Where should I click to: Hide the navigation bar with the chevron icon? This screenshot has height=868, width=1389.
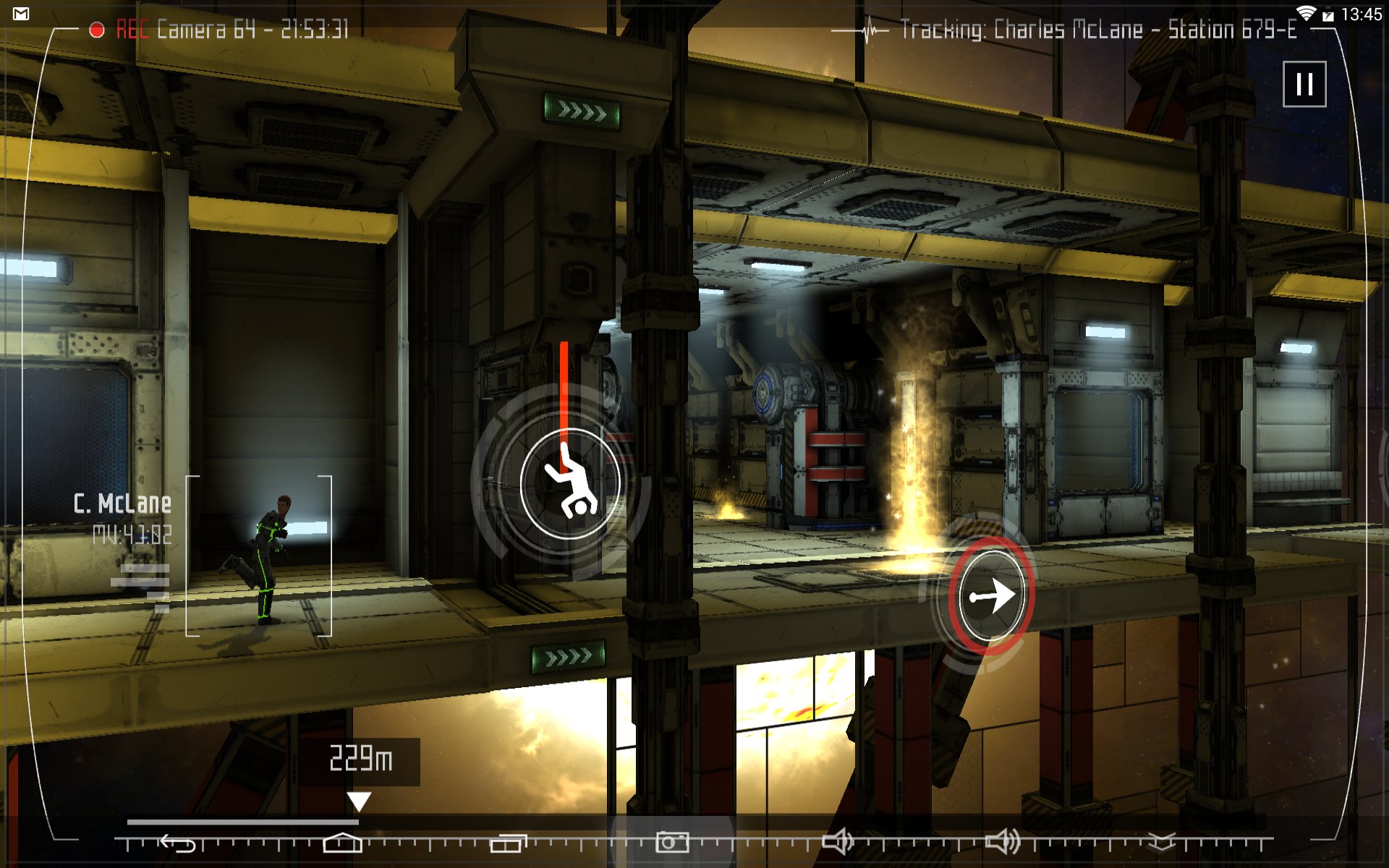1161,841
